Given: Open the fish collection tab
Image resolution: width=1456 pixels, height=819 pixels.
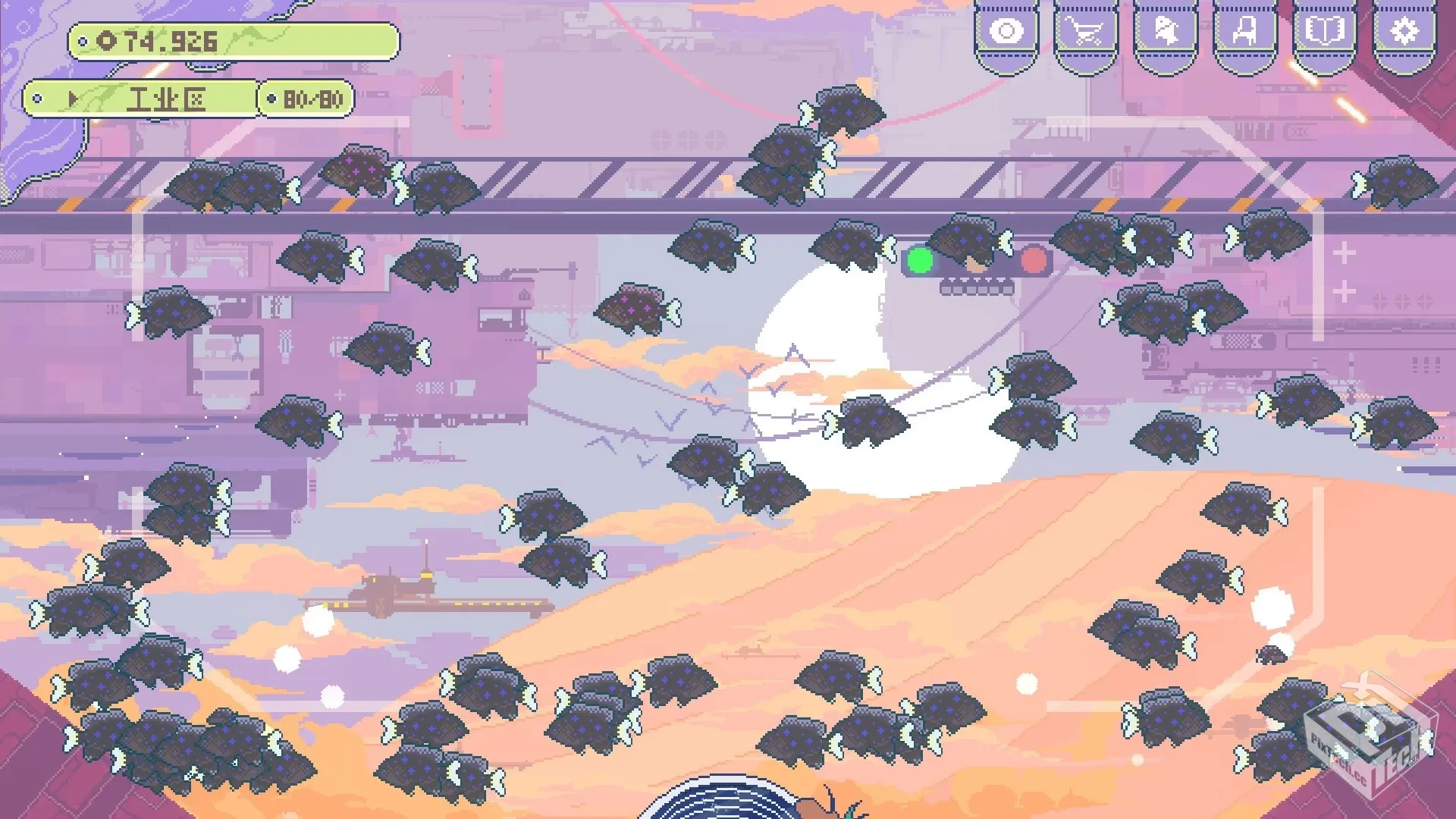Looking at the screenshot, I should click(x=1166, y=32).
